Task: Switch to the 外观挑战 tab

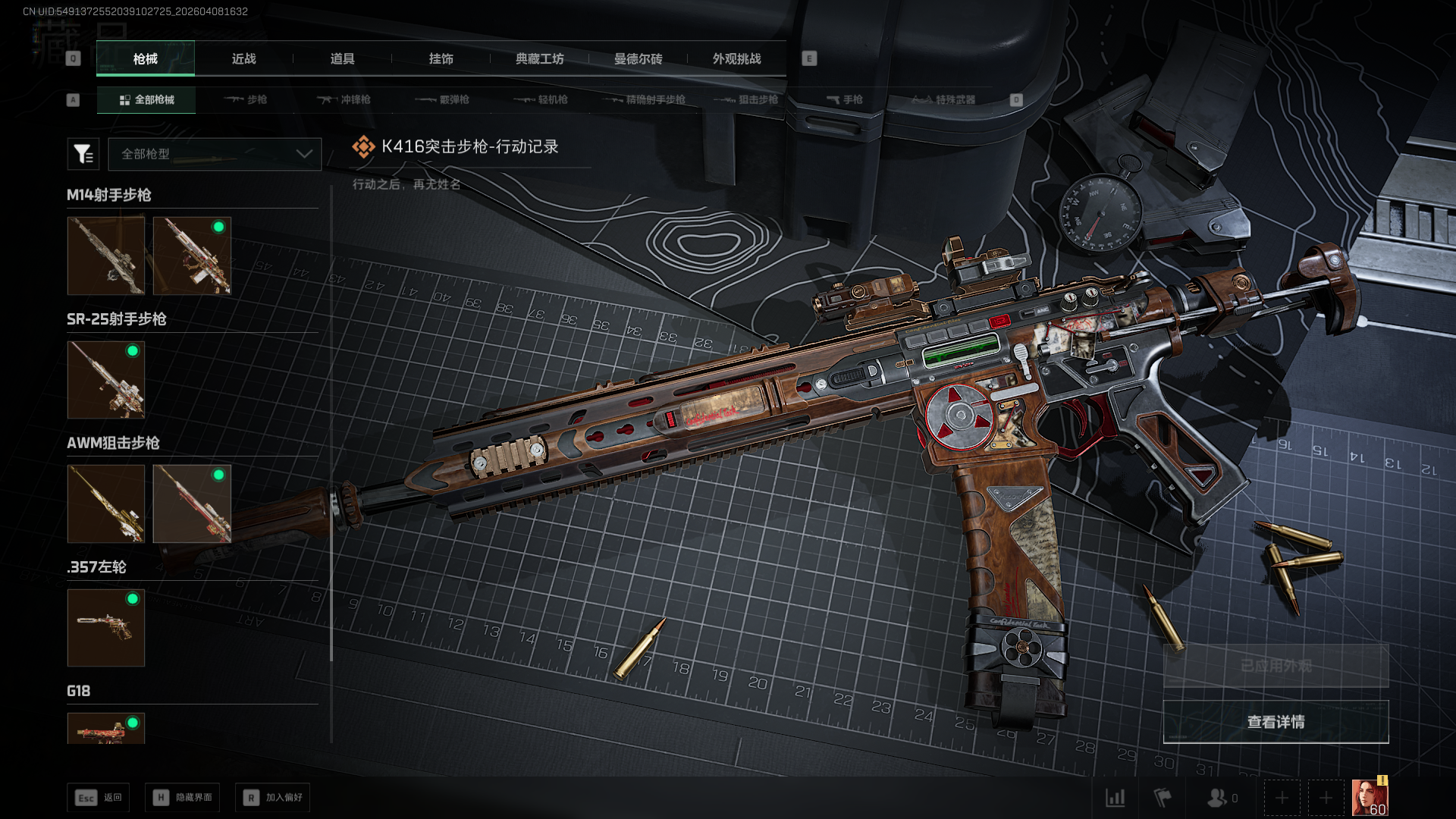Action: coord(736,58)
